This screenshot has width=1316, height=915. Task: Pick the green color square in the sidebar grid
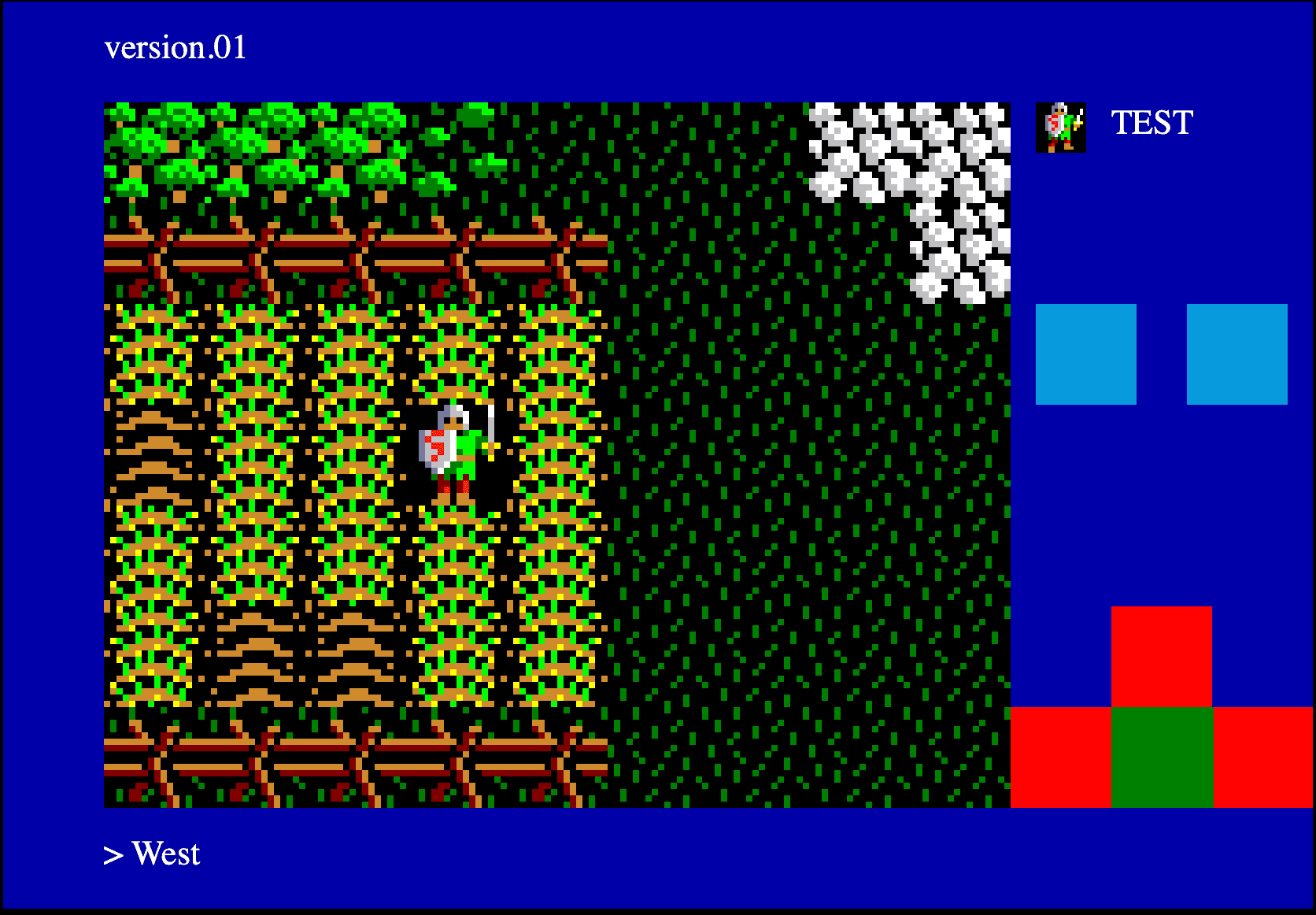1163,756
